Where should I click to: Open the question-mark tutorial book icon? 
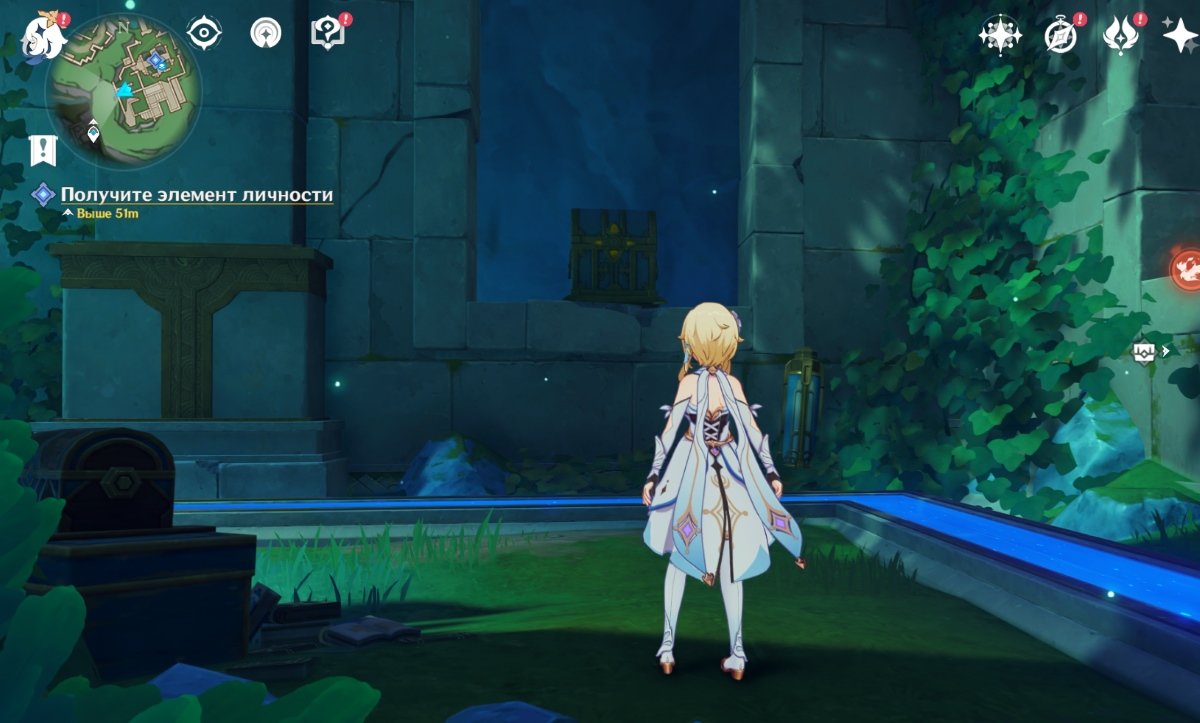pyautogui.click(x=327, y=33)
